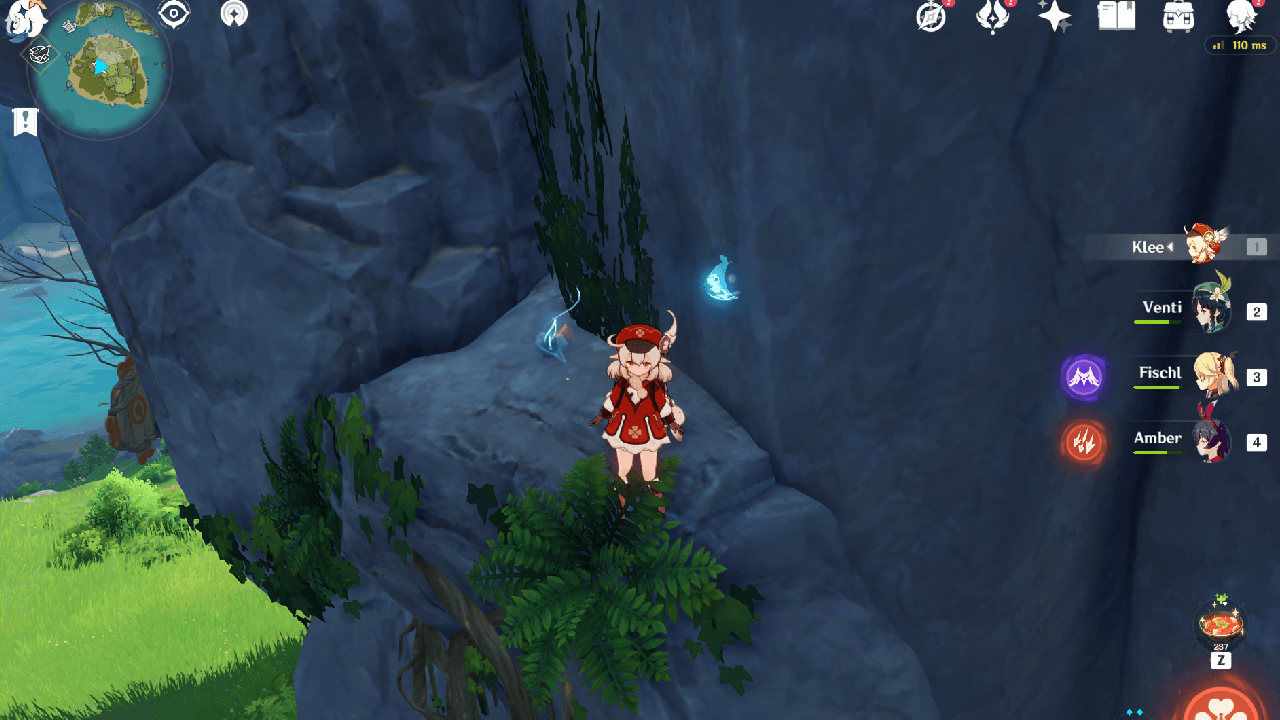Open the co-op mode signal icon

click(234, 14)
